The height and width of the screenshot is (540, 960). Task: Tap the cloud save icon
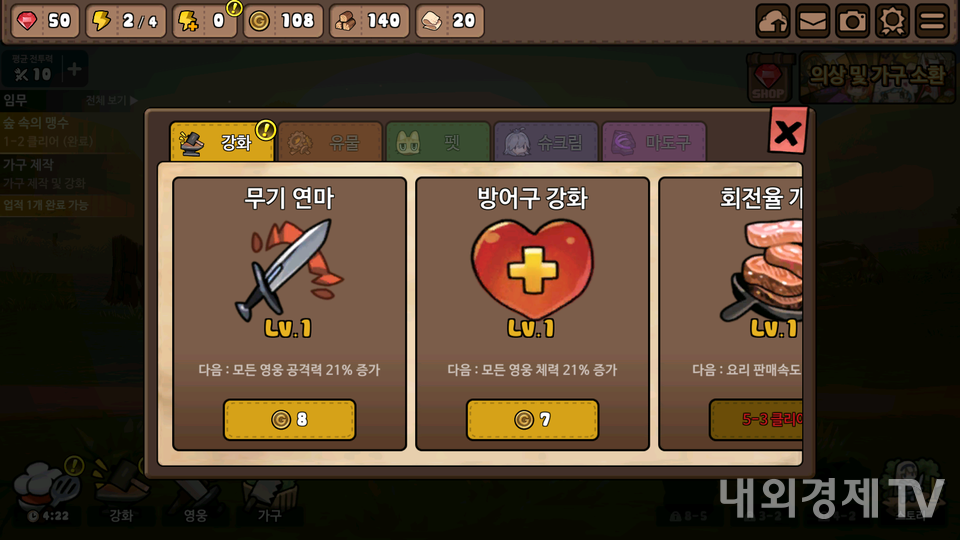point(772,20)
